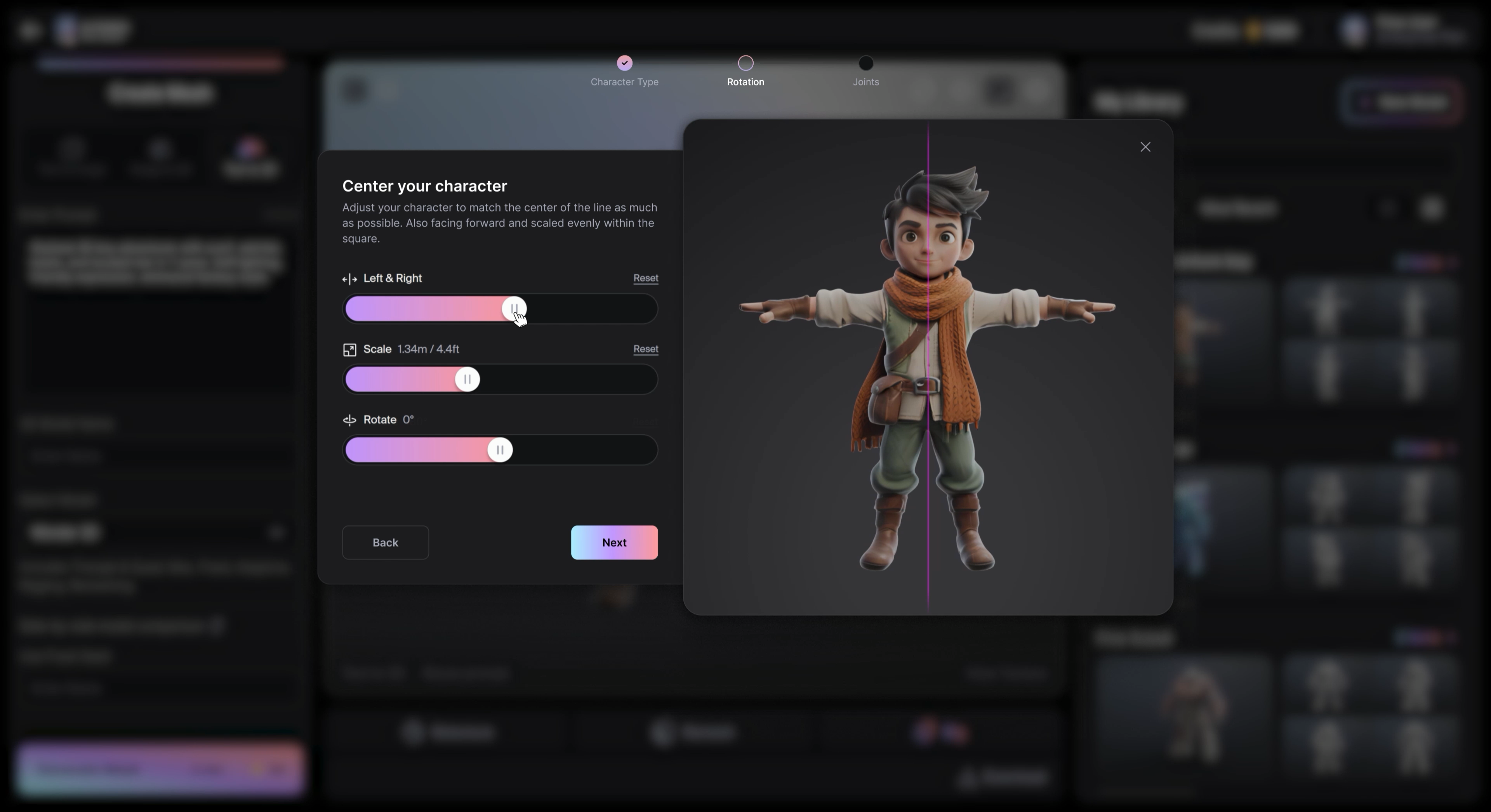Click the Scale slider handle
The image size is (1491, 812).
point(467,379)
